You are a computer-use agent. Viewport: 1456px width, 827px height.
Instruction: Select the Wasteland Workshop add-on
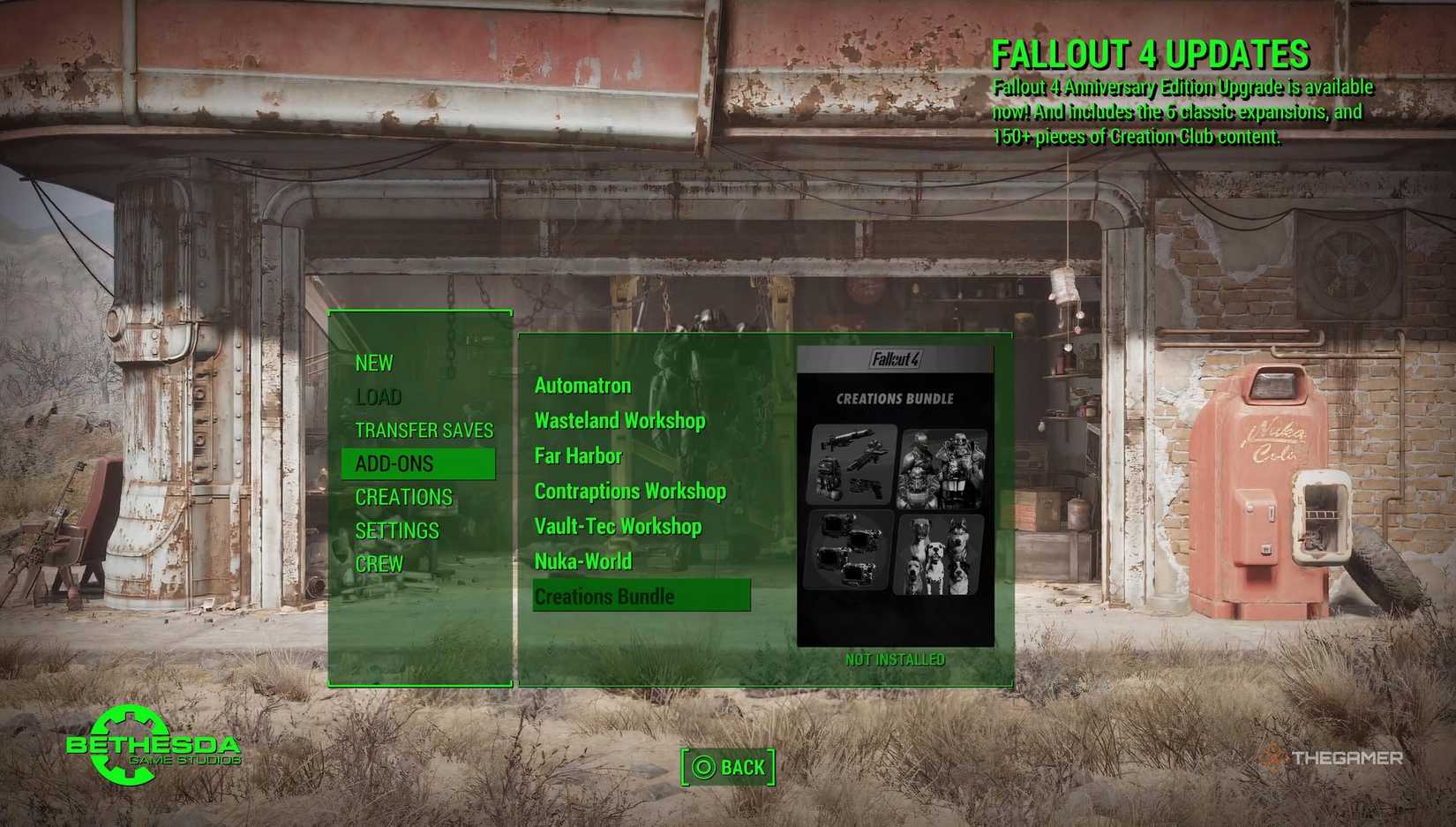620,421
